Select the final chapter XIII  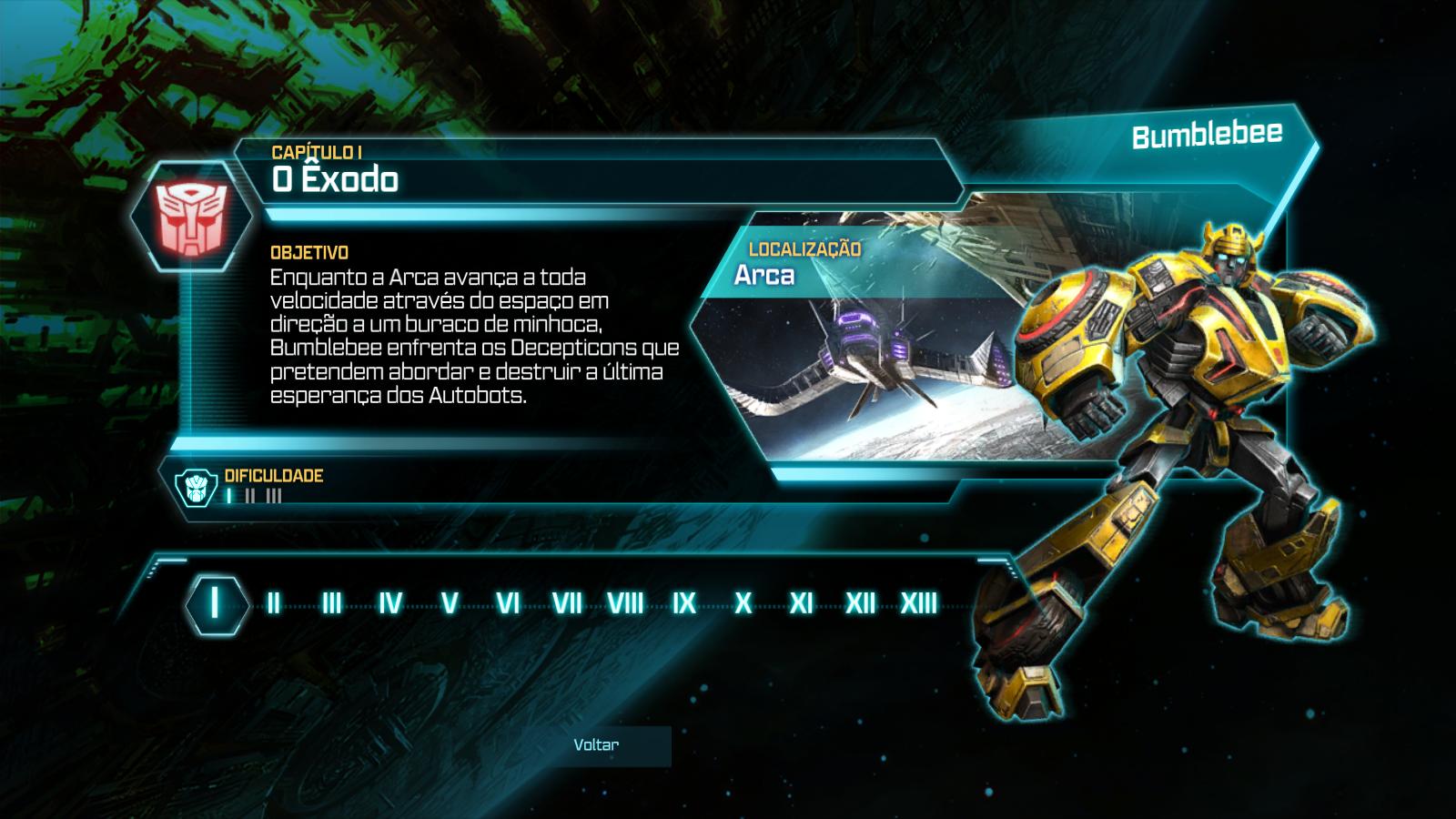coord(918,602)
